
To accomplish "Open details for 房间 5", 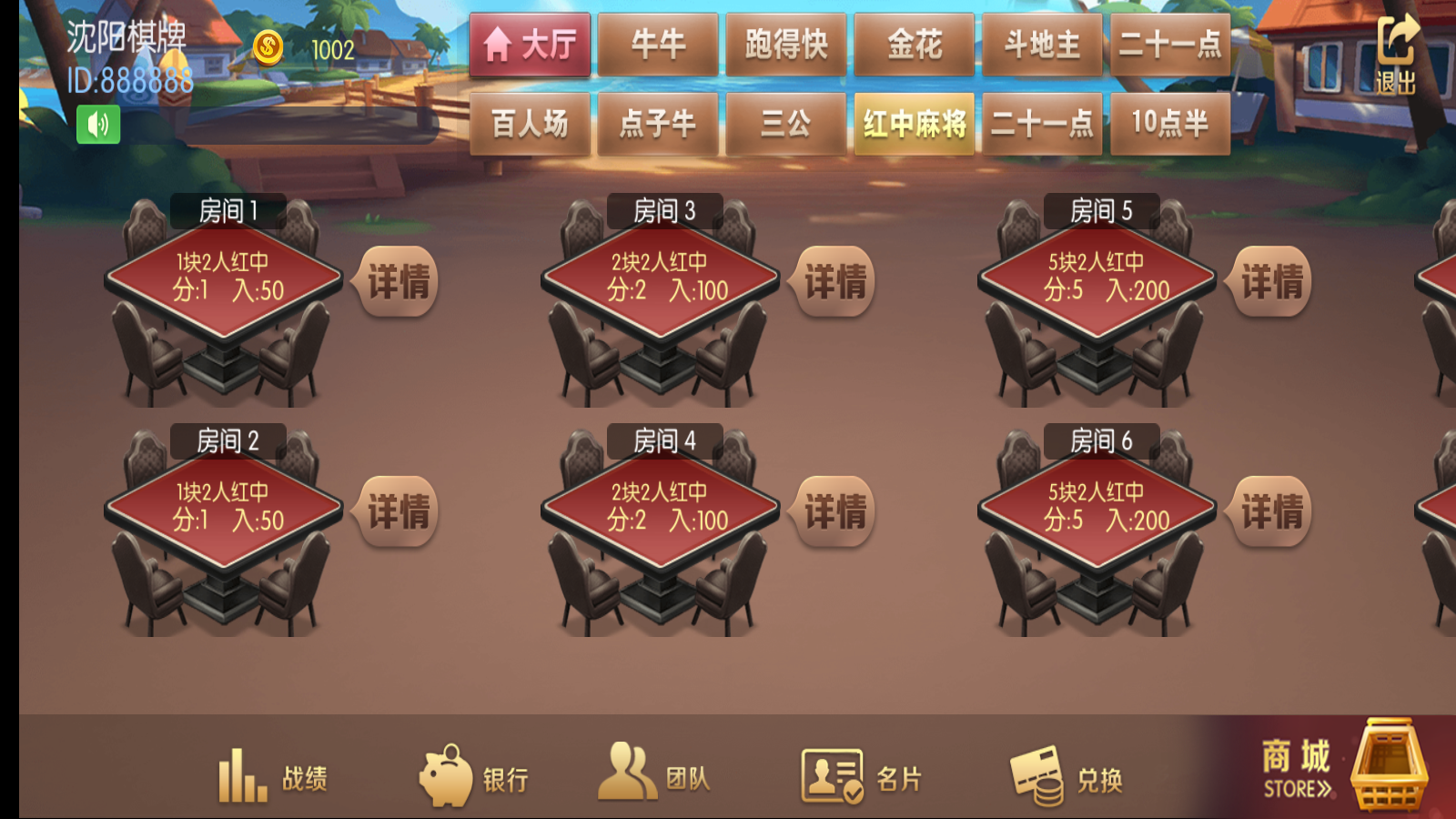I will pos(1271,282).
